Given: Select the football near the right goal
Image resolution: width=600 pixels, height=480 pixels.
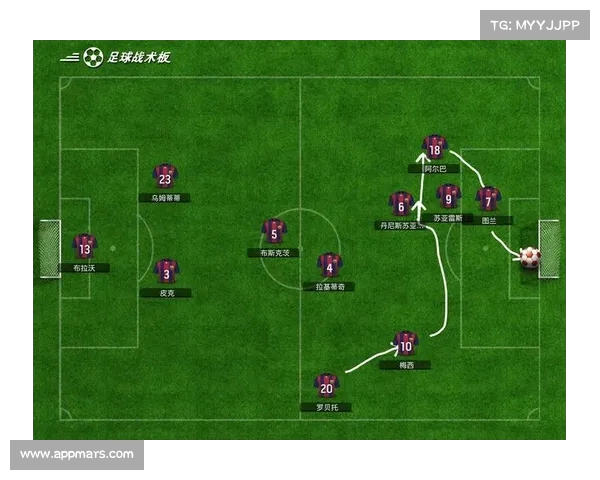Looking at the screenshot, I should coord(529,257).
